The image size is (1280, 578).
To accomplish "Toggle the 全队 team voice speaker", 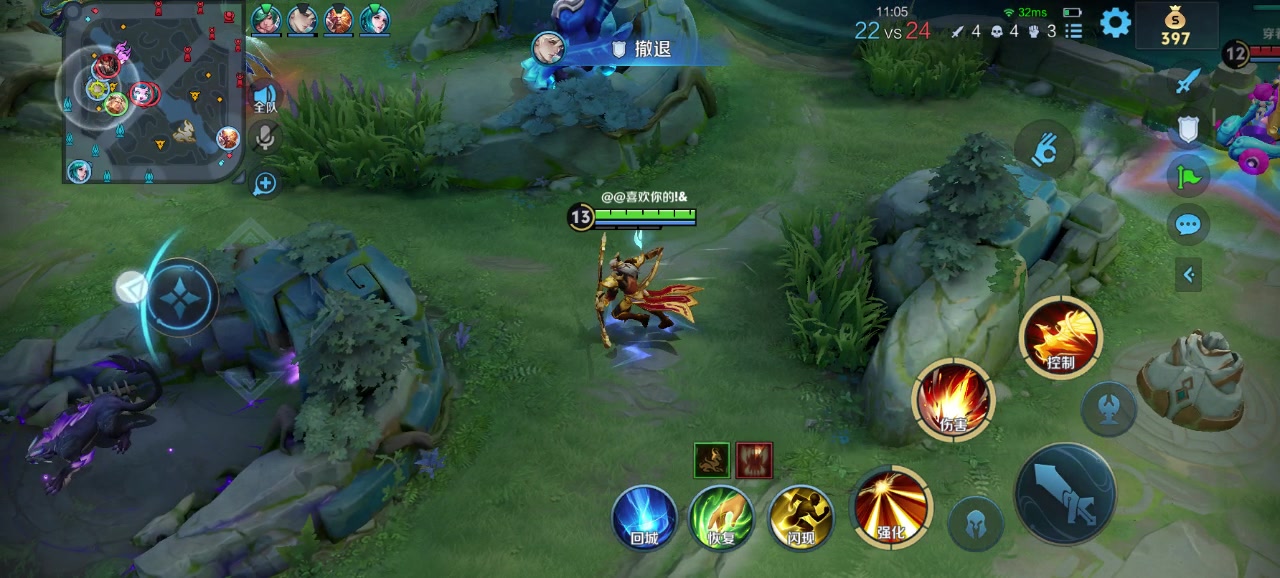I will coord(264,95).
